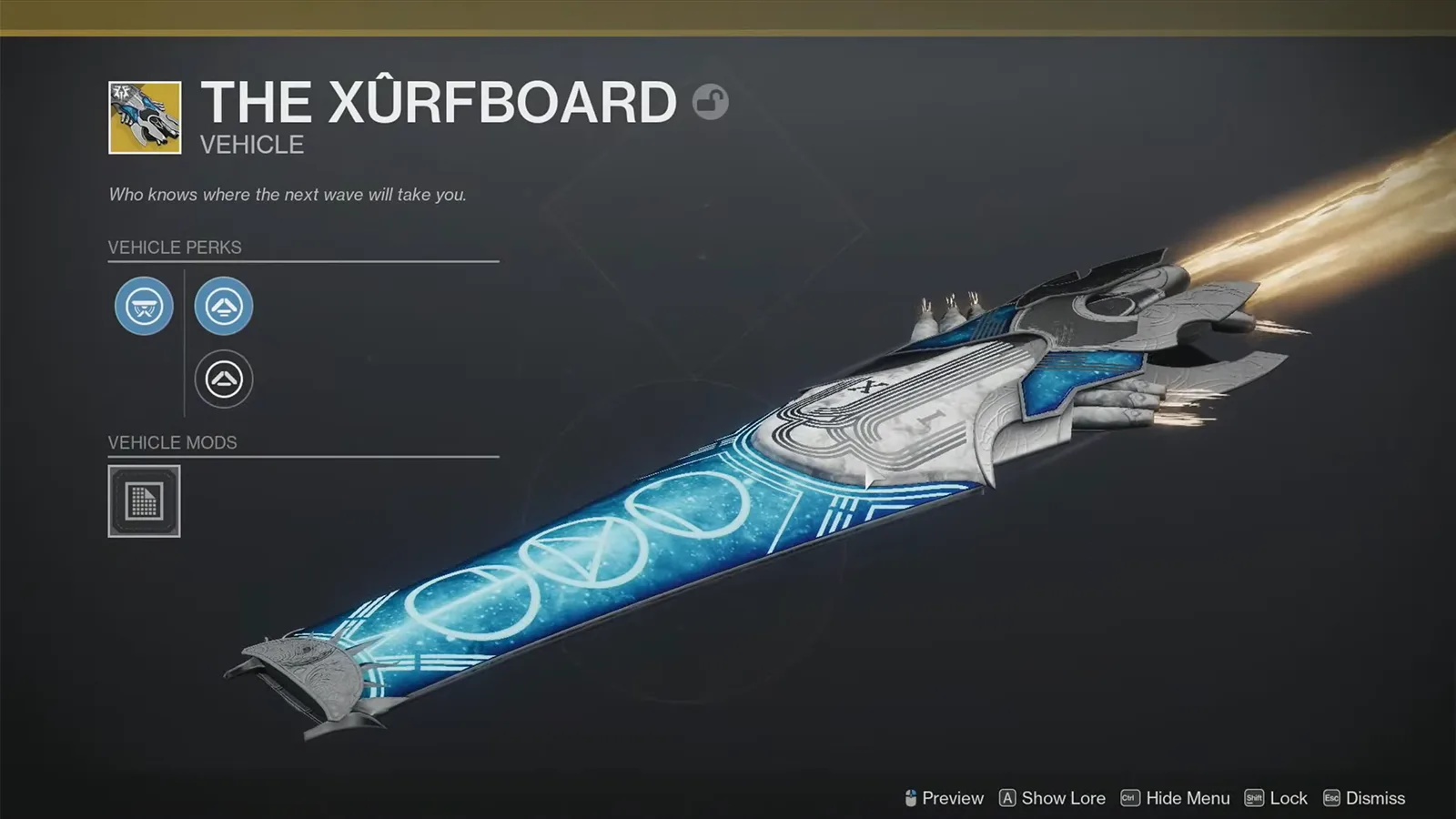Click the unlock padlock beside the title
The height and width of the screenshot is (819, 1456).
click(x=710, y=102)
